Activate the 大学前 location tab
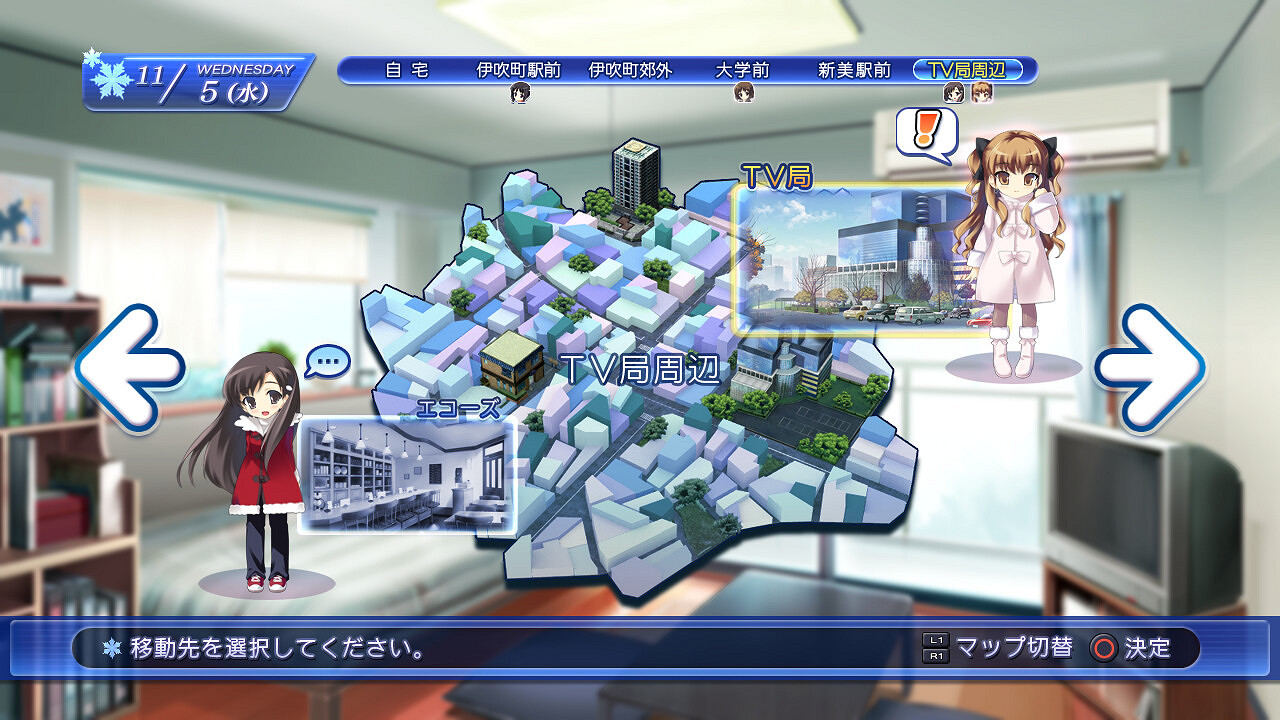Viewport: 1280px width, 720px height. 744,71
